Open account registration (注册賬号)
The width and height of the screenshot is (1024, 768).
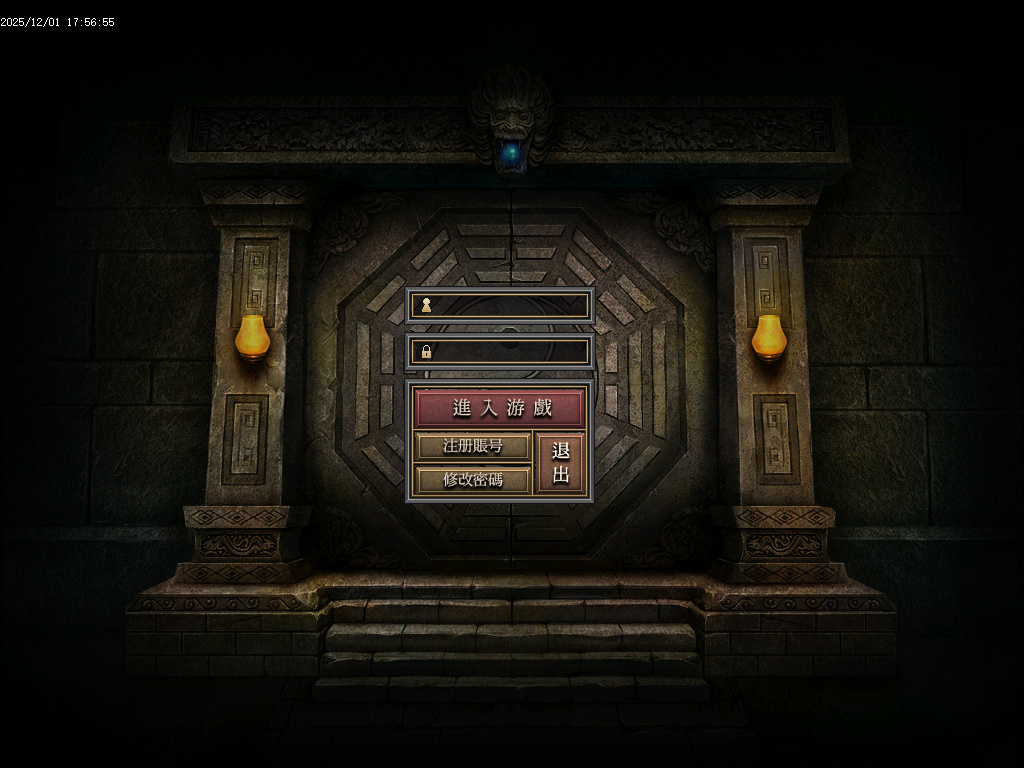(x=473, y=446)
